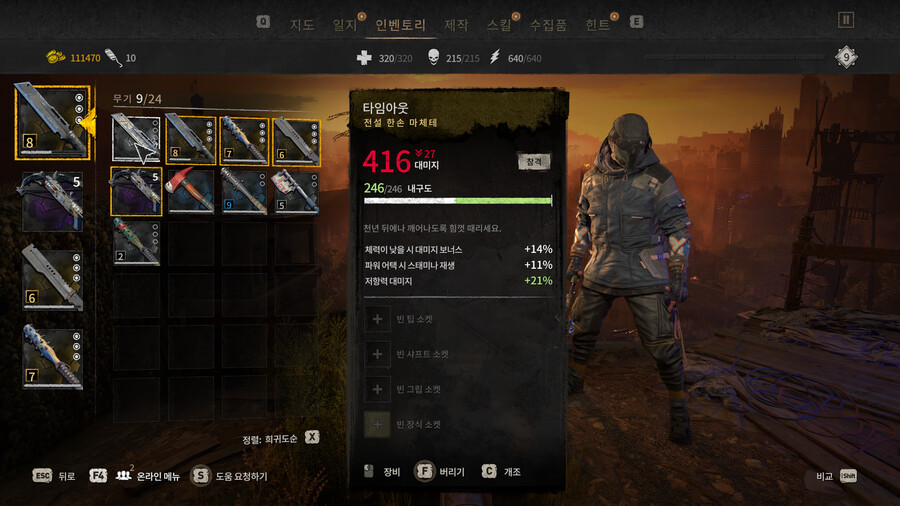The height and width of the screenshot is (506, 900).
Task: Choose the level 2 green-wrapped club
Action: point(135,242)
